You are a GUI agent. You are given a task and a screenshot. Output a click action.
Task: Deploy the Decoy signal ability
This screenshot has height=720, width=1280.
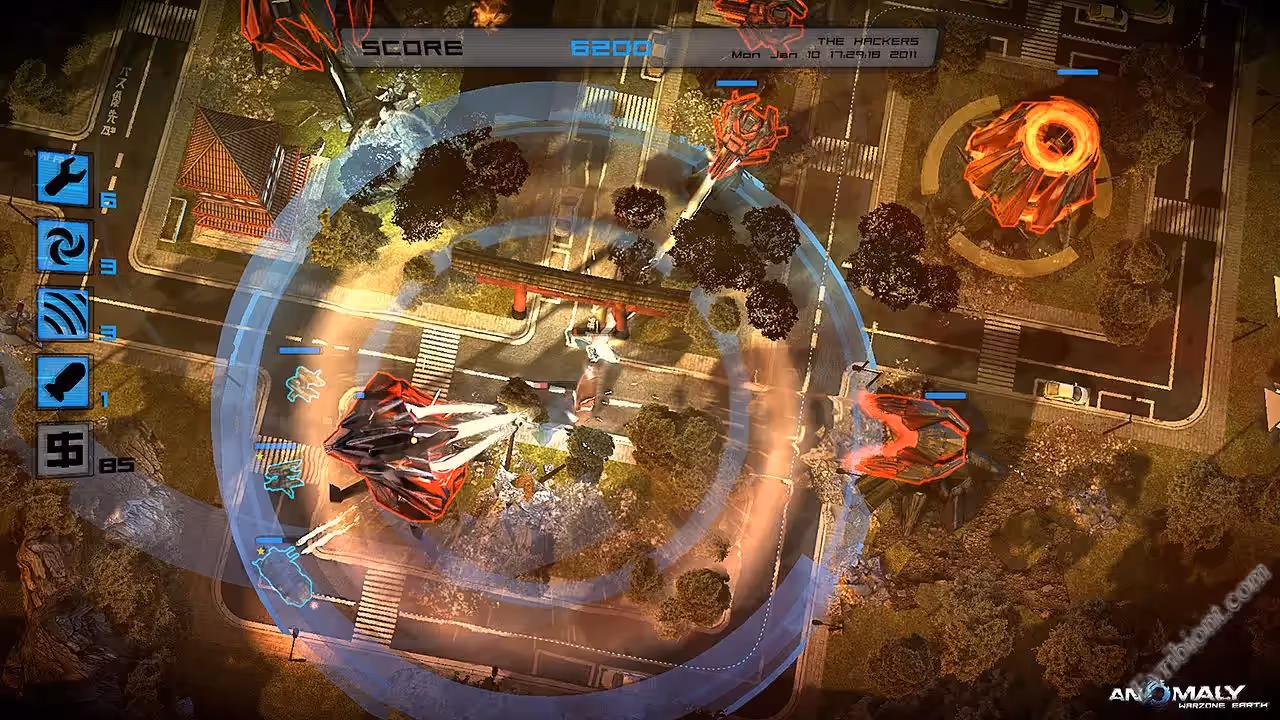[x=64, y=313]
